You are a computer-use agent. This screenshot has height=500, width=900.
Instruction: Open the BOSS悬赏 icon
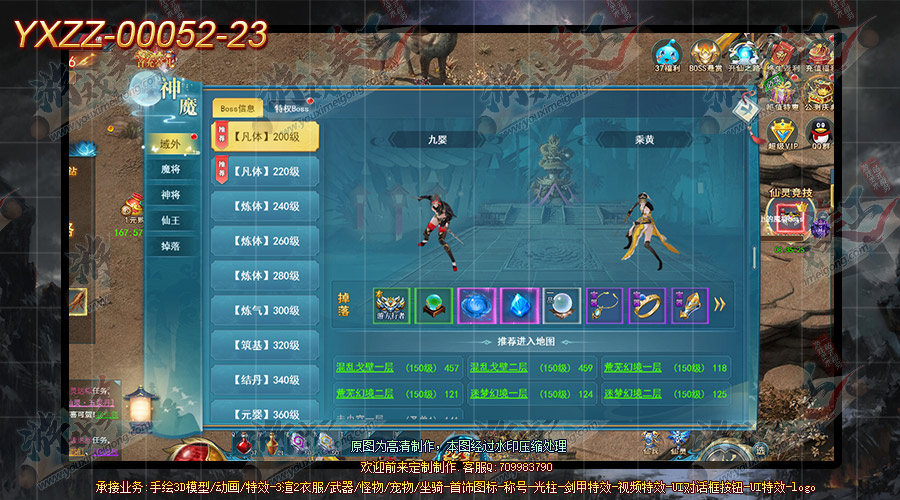click(707, 54)
